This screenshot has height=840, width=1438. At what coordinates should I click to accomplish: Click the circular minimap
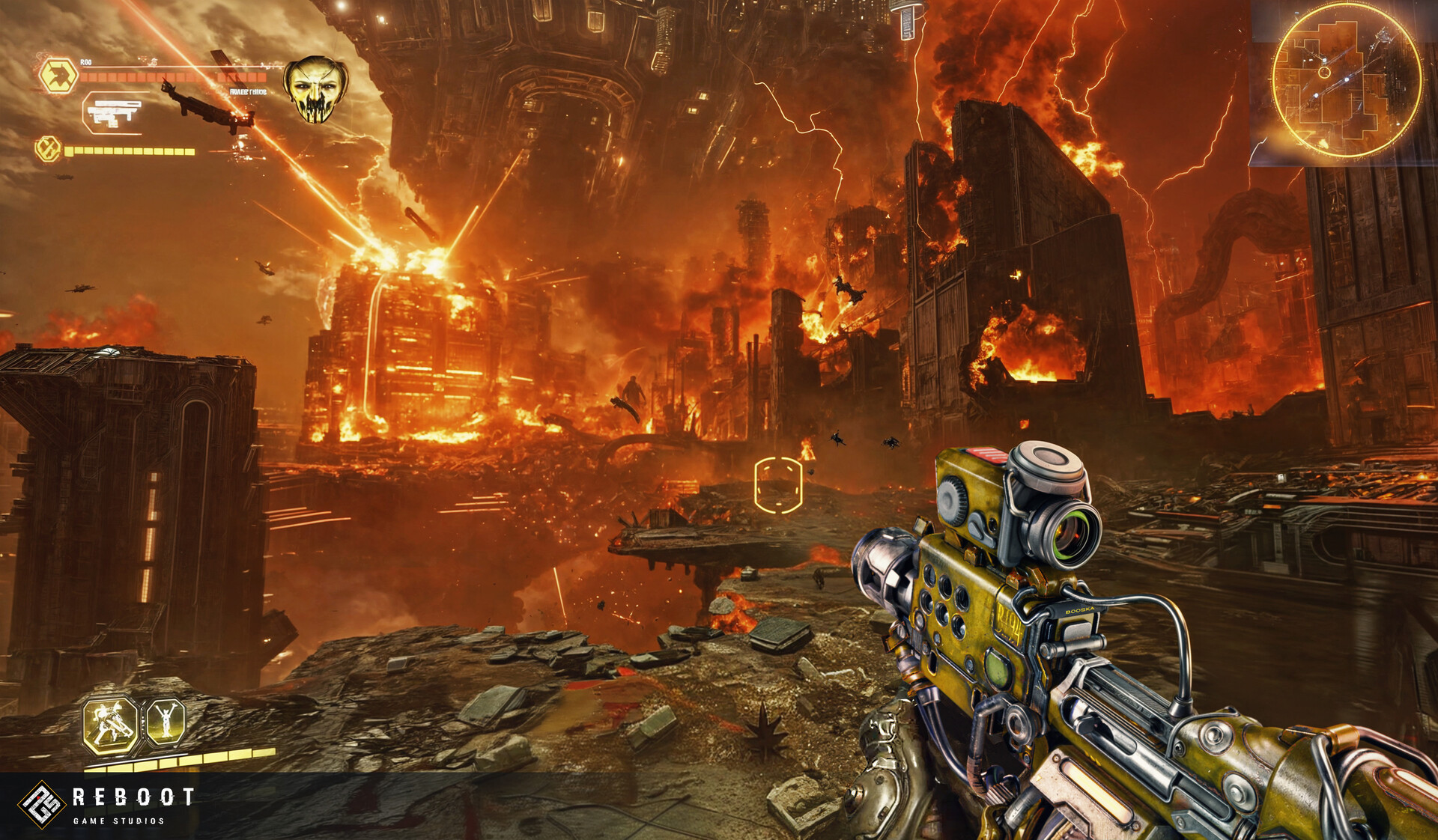(x=1346, y=82)
